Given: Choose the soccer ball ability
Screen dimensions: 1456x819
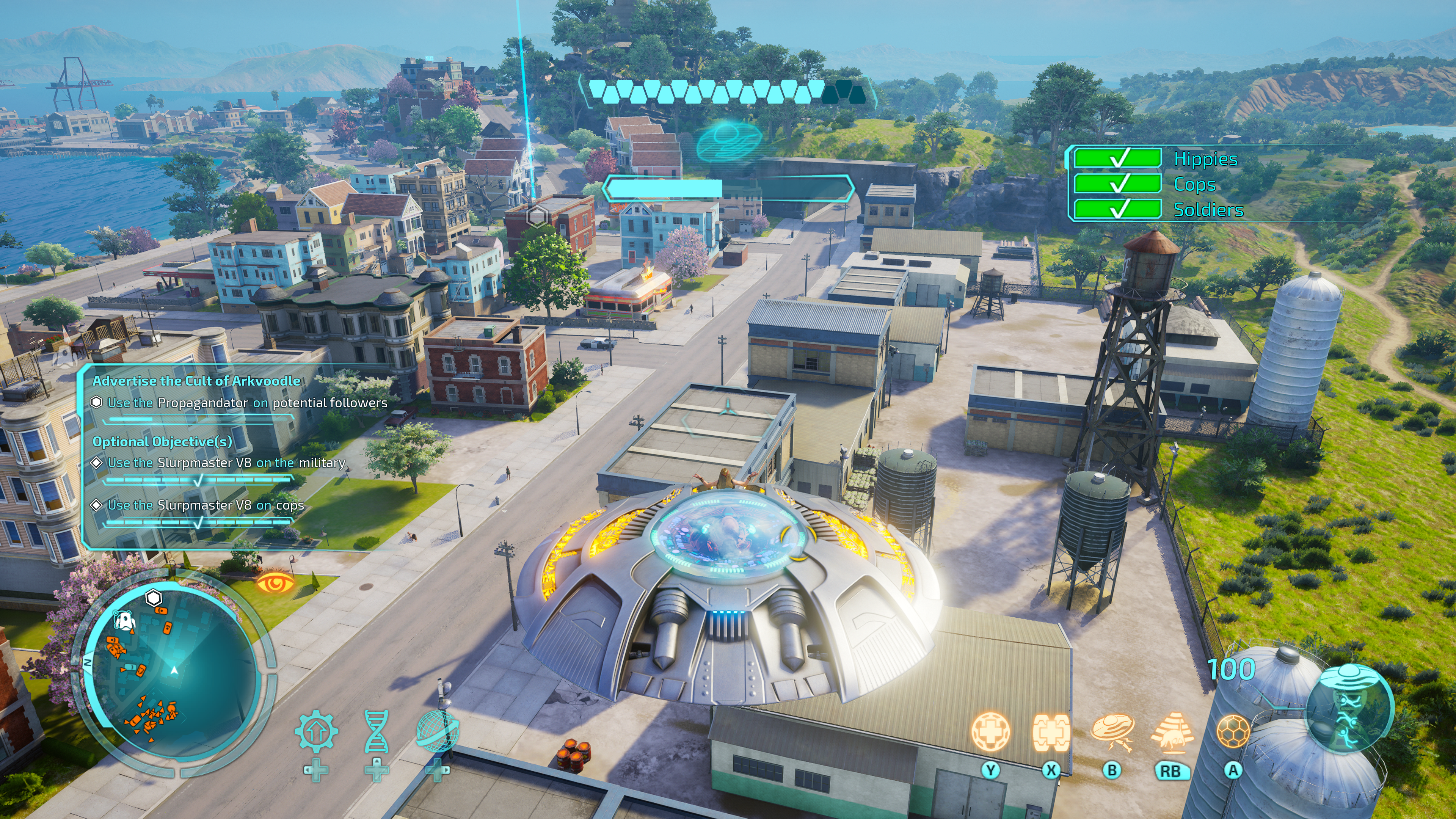Looking at the screenshot, I should pyautogui.click(x=1233, y=731).
